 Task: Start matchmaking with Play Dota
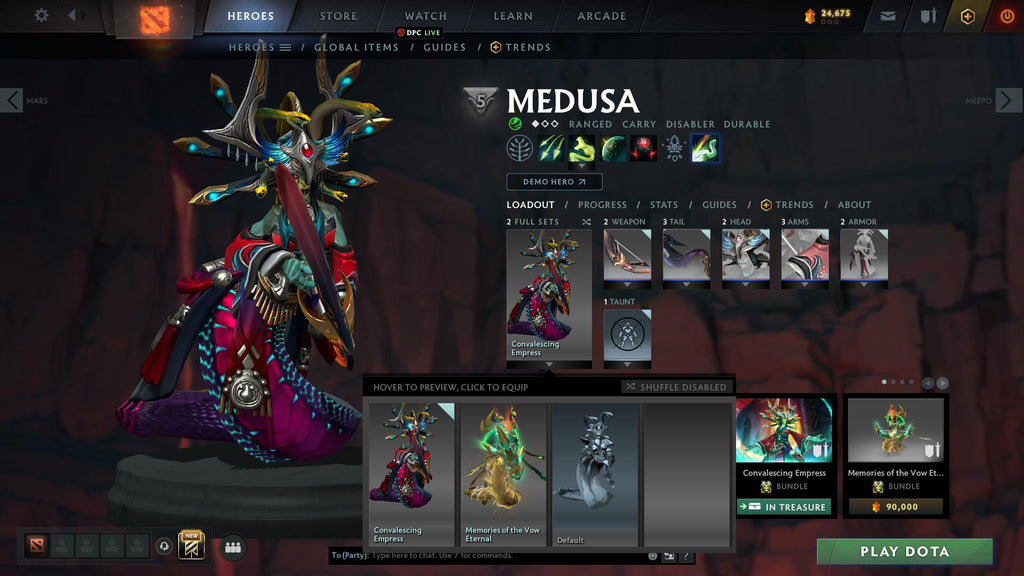[904, 552]
